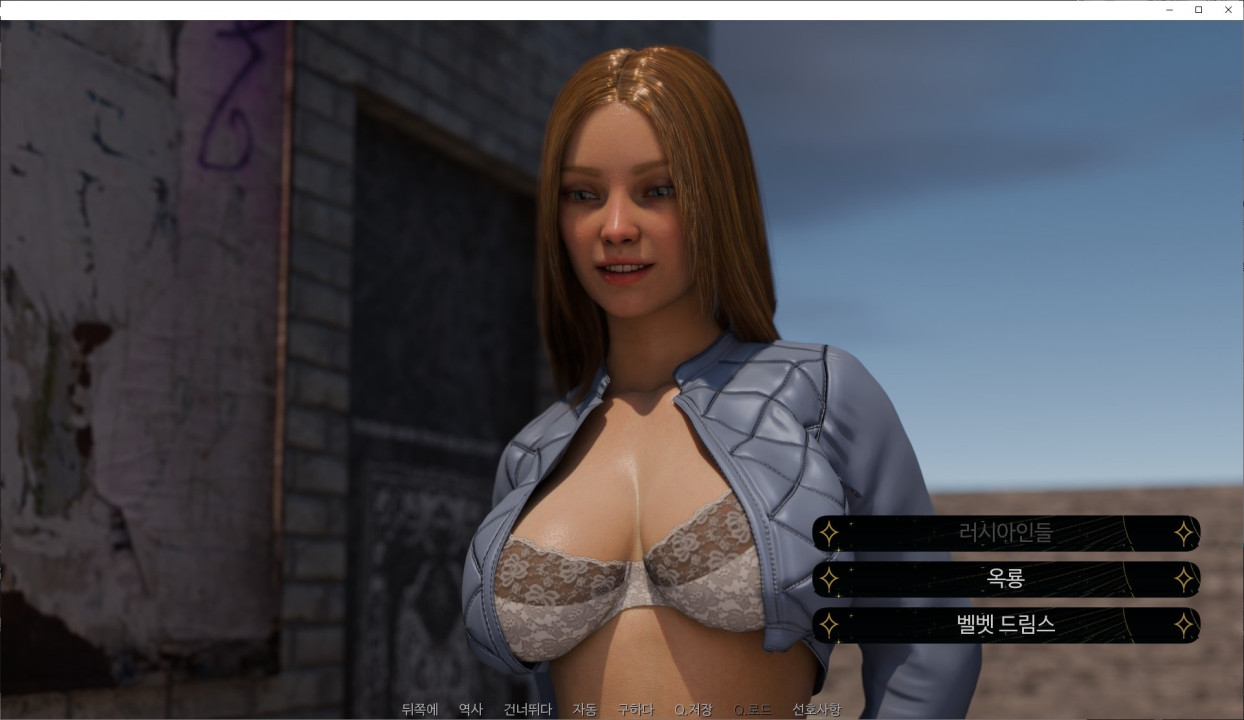Activate 건너뛰다 skip mode
The height and width of the screenshot is (720, 1244).
click(x=528, y=710)
